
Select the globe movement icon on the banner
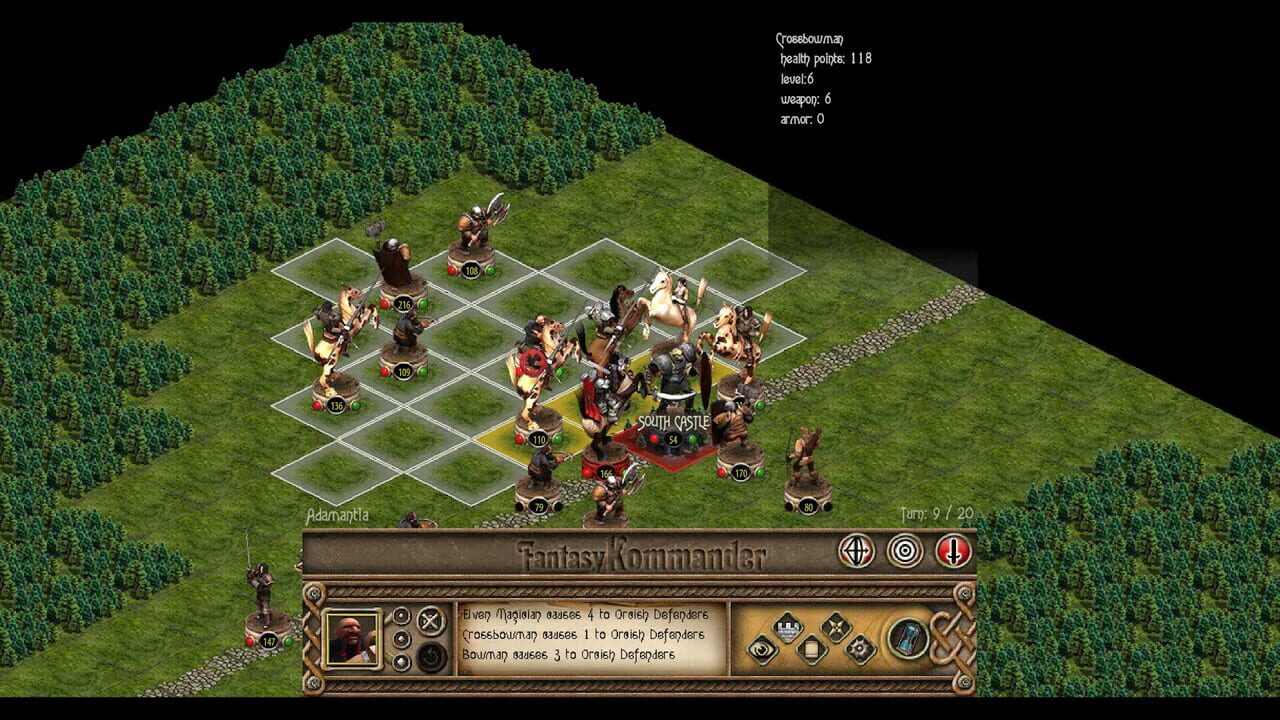856,550
